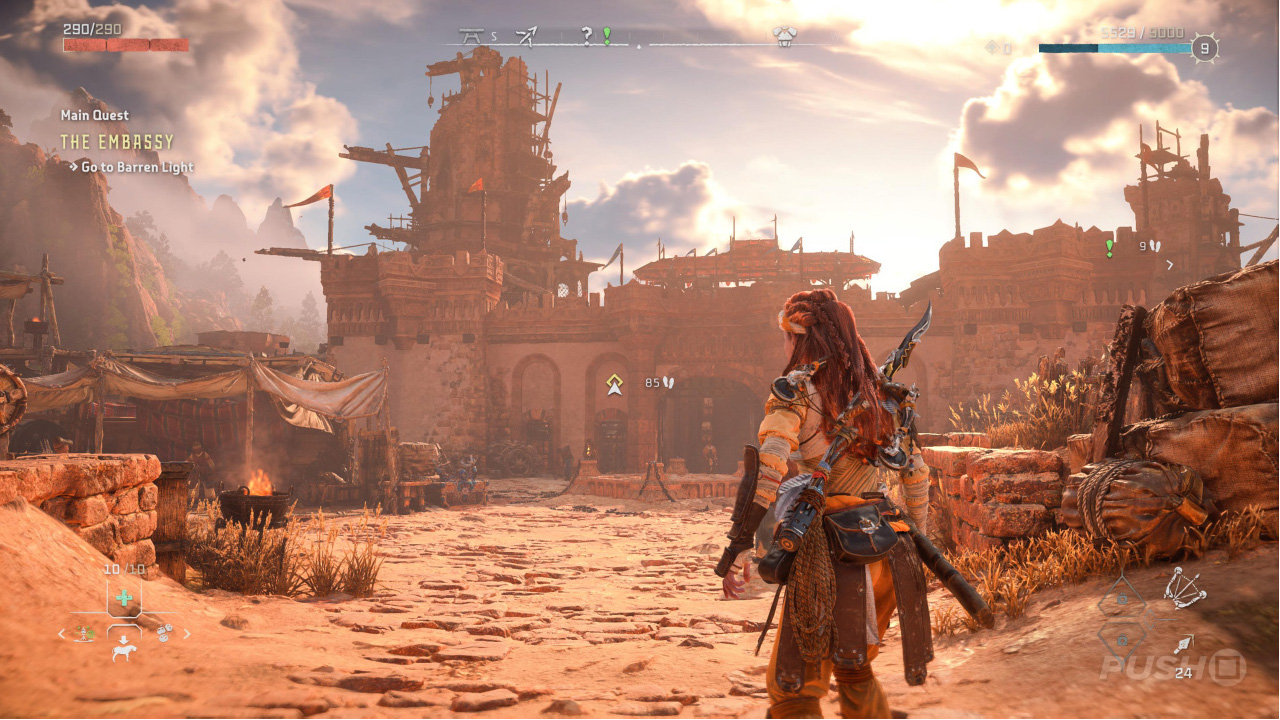
Task: Click the workbench icon on the compass
Action: 470,37
